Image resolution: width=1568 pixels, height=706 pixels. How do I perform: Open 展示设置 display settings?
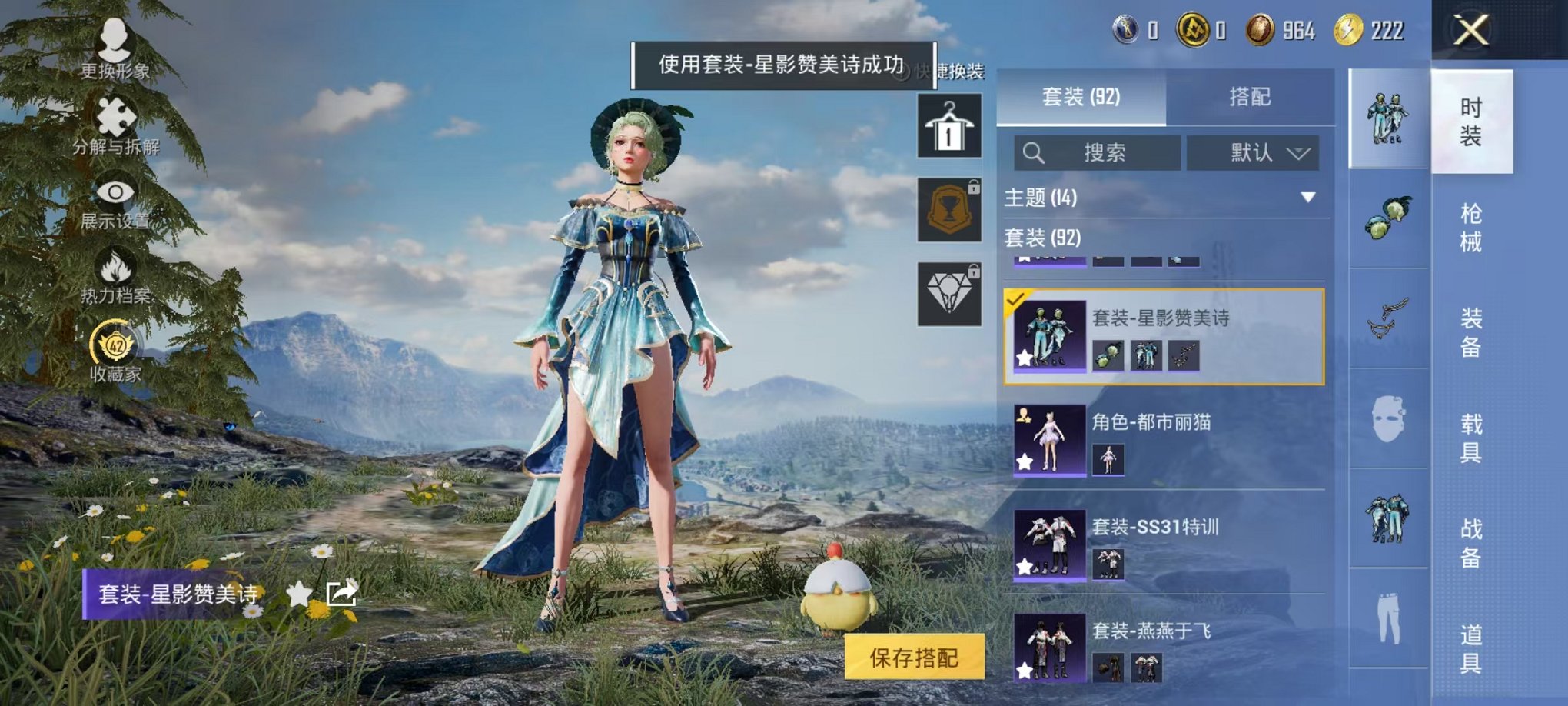point(115,206)
